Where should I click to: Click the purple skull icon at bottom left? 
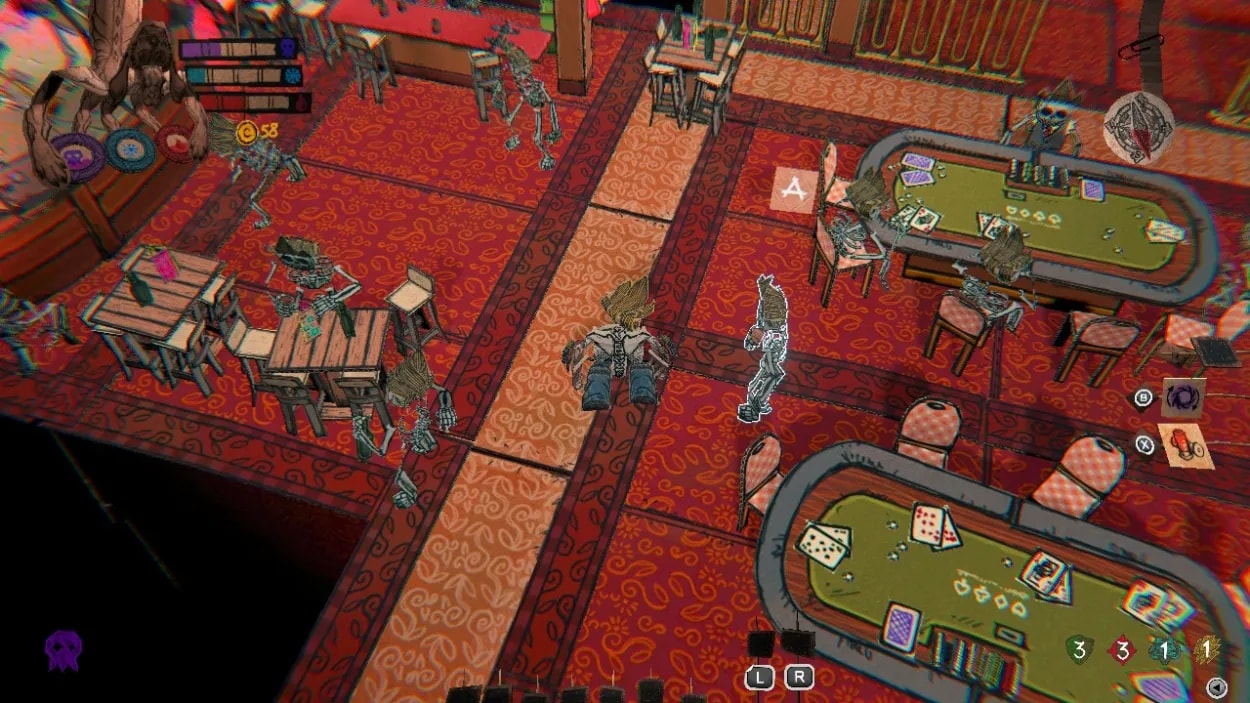click(x=64, y=650)
